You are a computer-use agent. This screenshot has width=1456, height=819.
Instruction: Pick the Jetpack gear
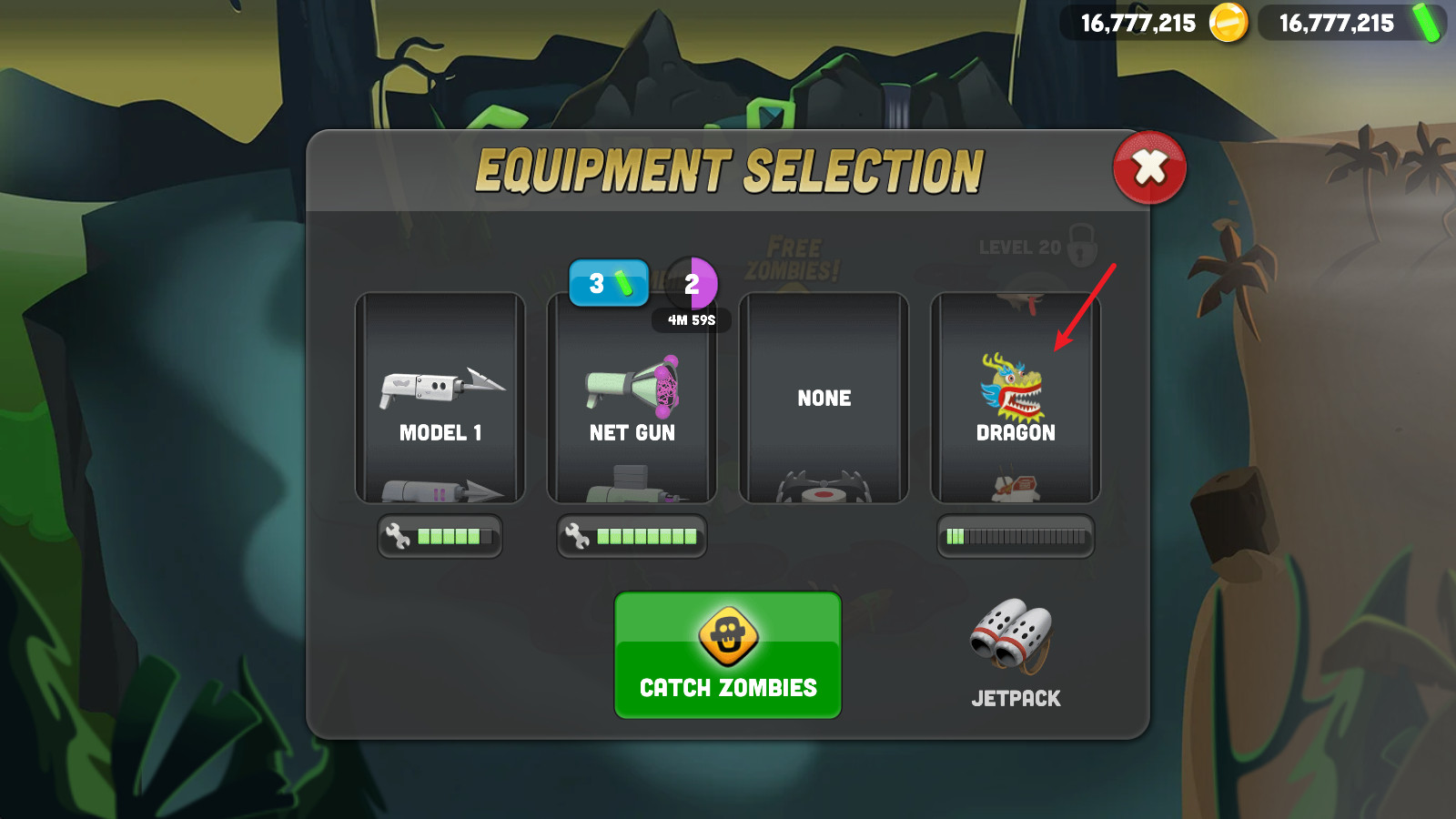tap(1015, 652)
